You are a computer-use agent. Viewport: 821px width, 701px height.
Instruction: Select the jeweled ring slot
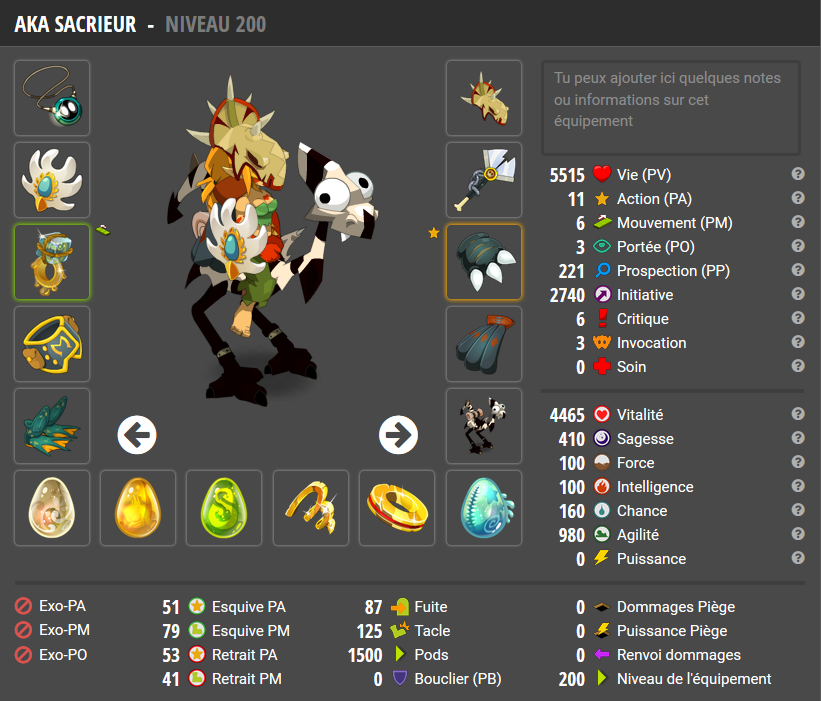52,262
